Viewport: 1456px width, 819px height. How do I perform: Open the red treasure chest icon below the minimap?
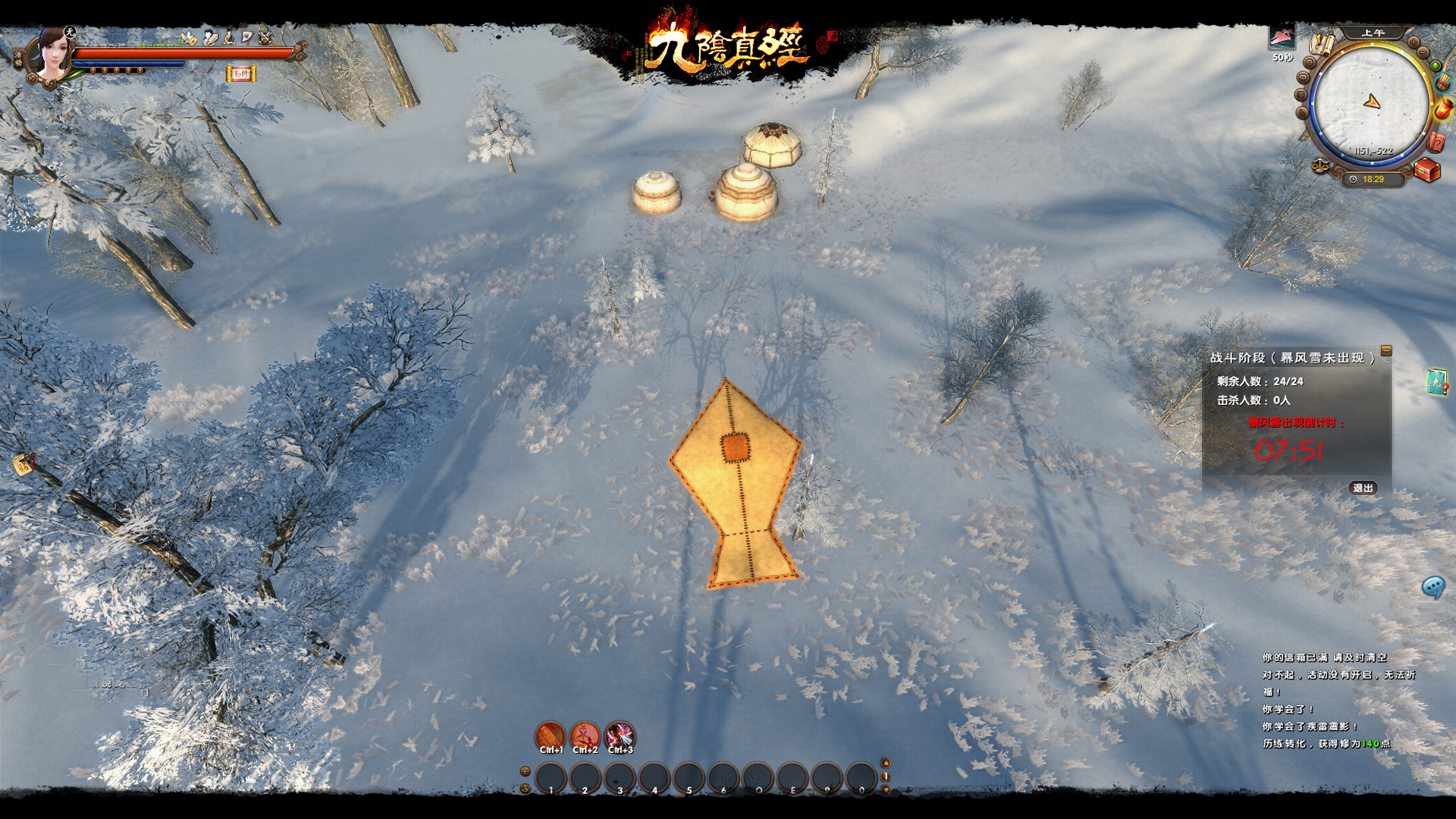1426,170
